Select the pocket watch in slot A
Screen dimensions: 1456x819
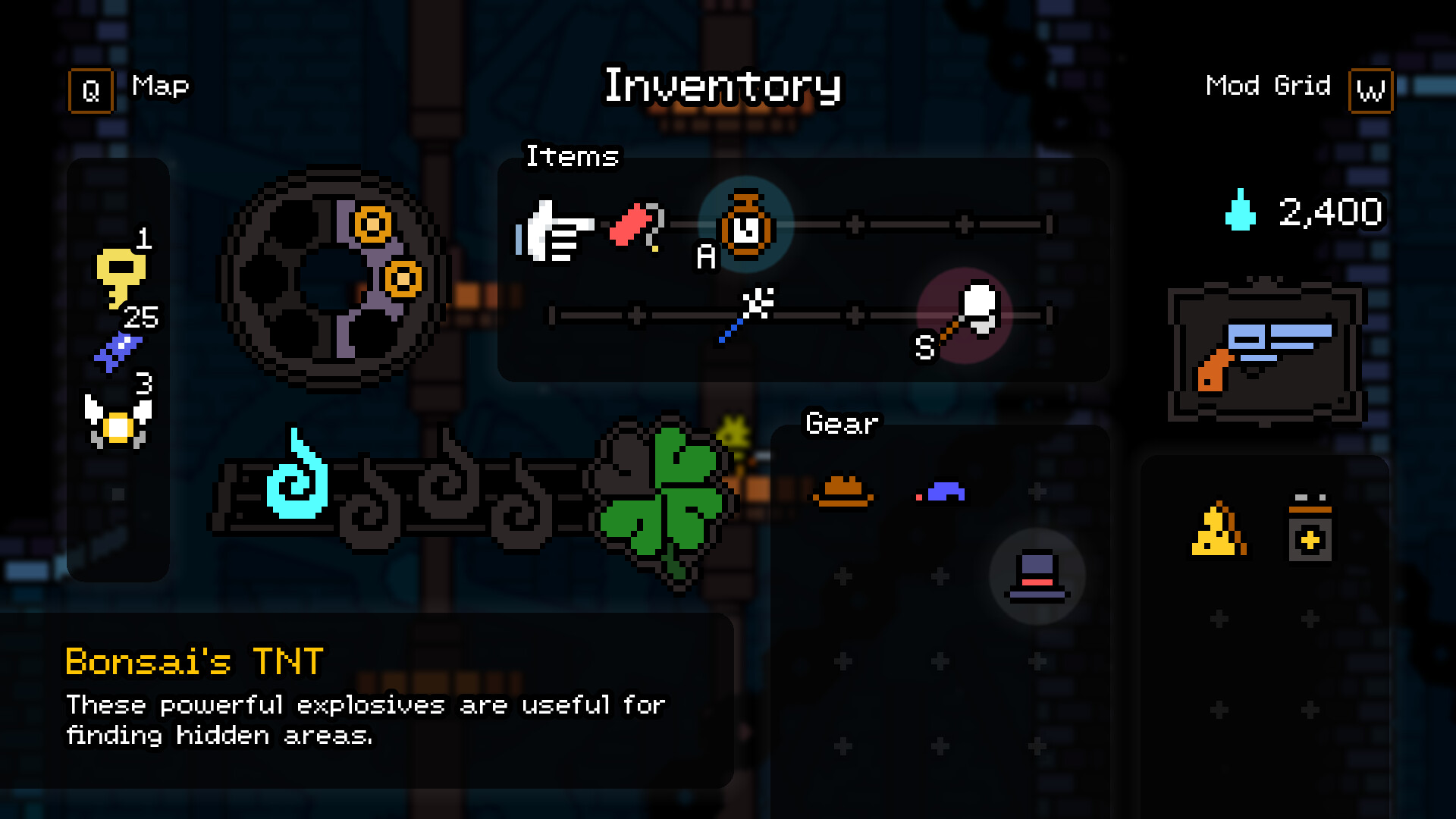click(745, 225)
